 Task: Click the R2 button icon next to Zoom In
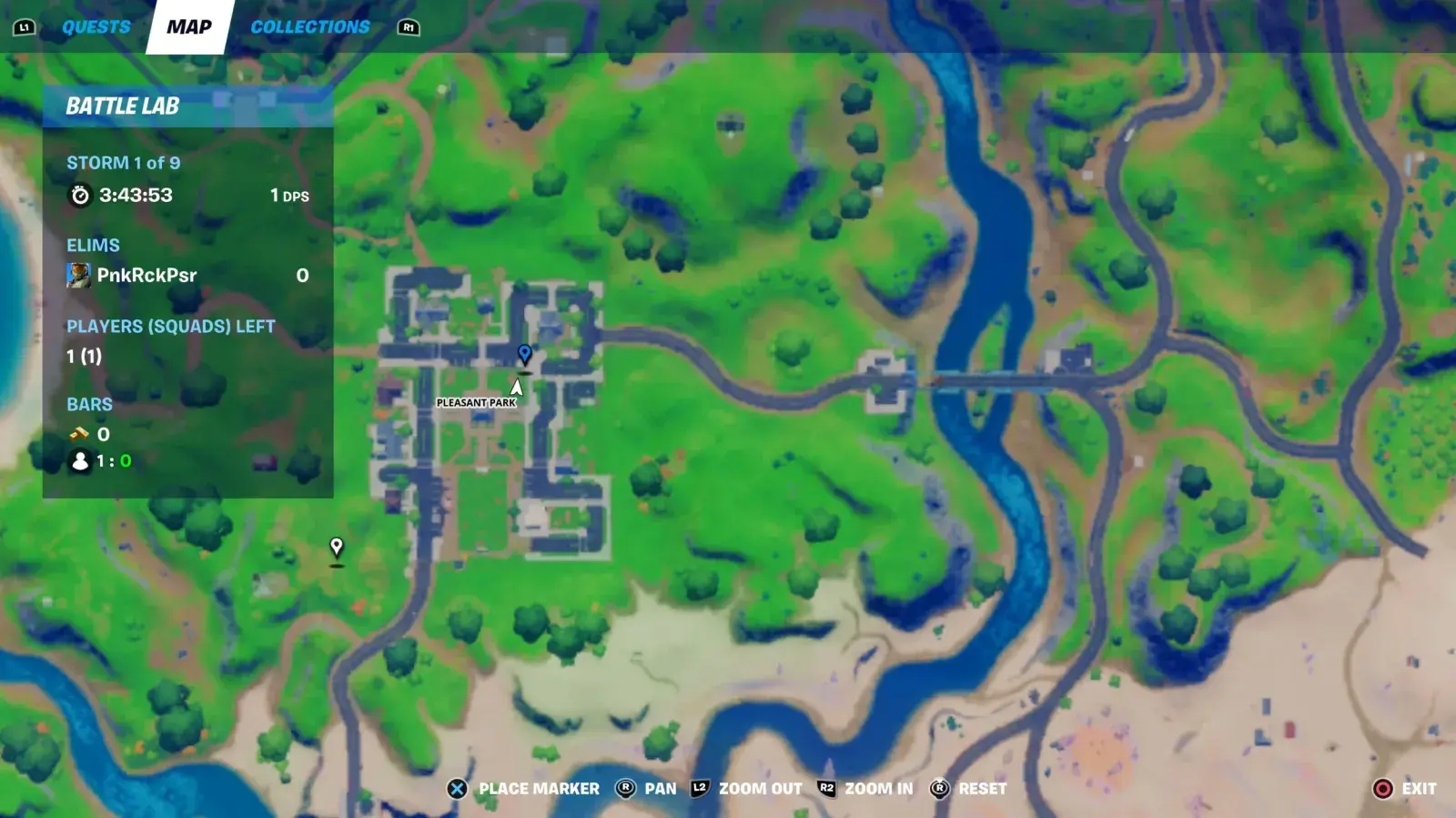coord(825,789)
